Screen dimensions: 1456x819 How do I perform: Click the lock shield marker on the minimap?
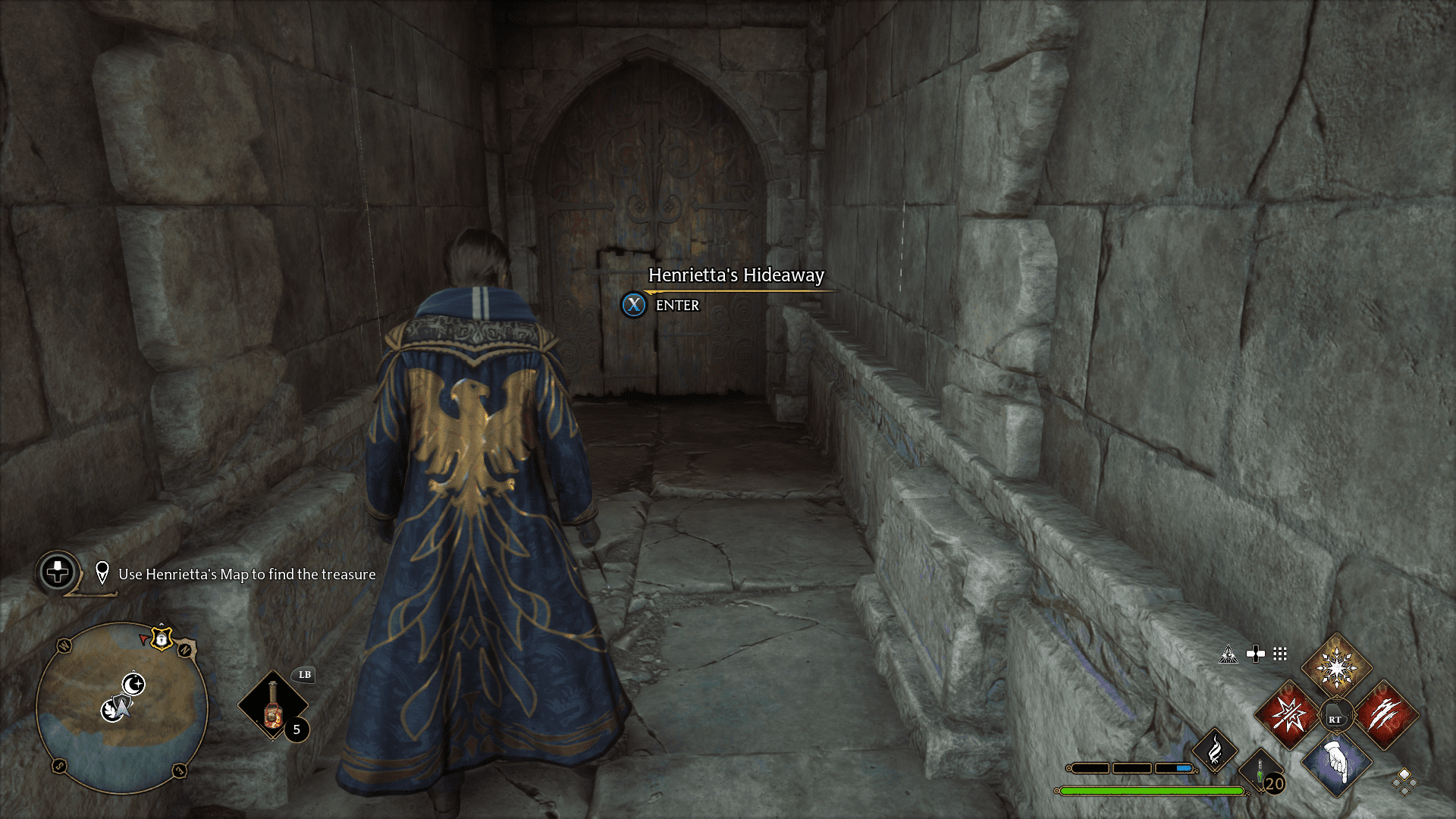pyautogui.click(x=161, y=639)
